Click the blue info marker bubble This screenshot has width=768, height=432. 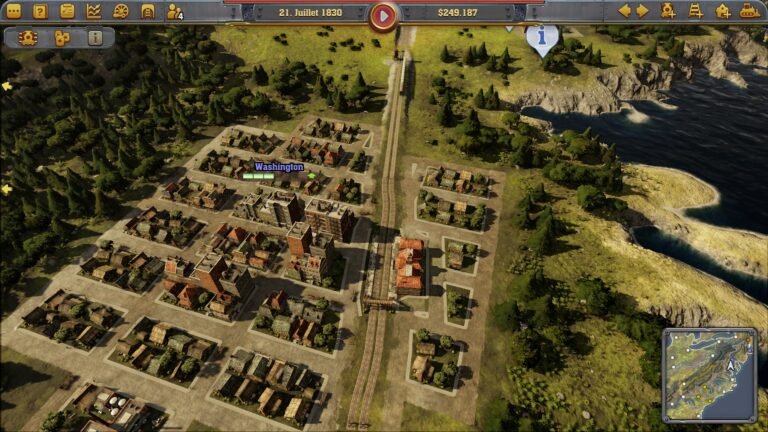(542, 38)
